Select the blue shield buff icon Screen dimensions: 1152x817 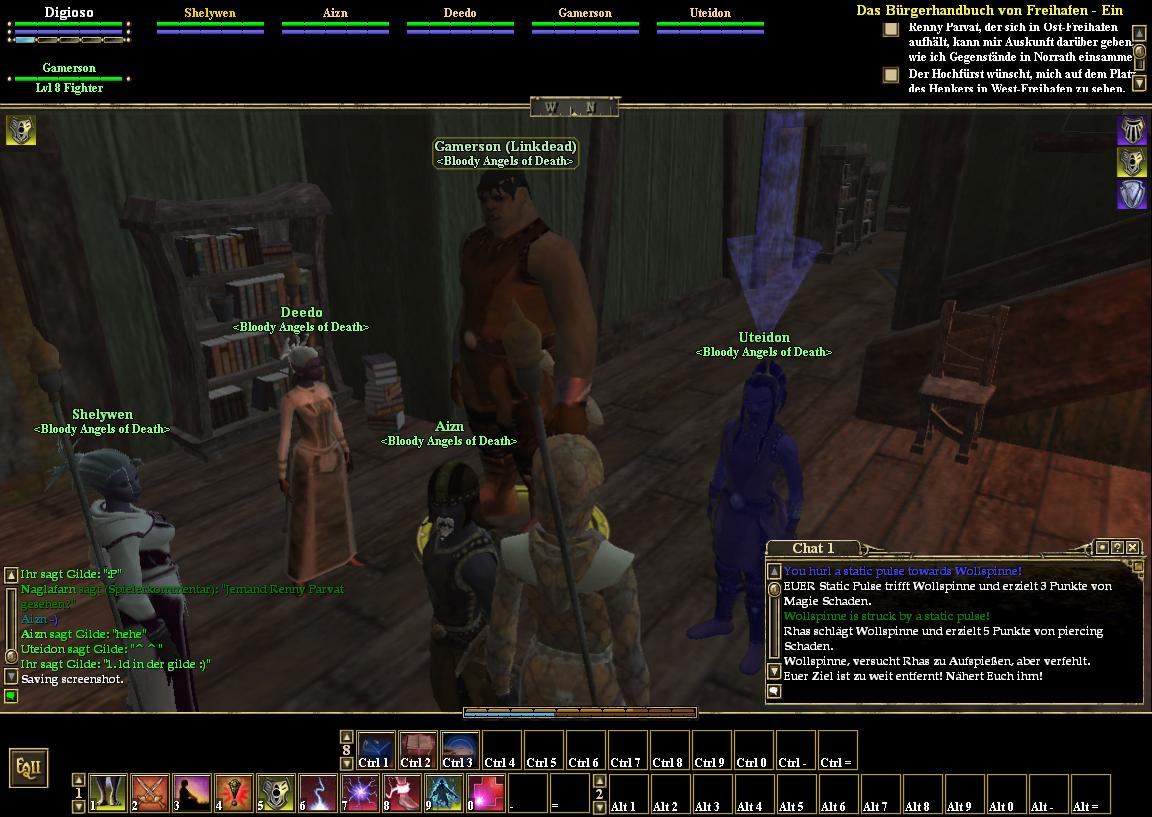pyautogui.click(x=1131, y=194)
